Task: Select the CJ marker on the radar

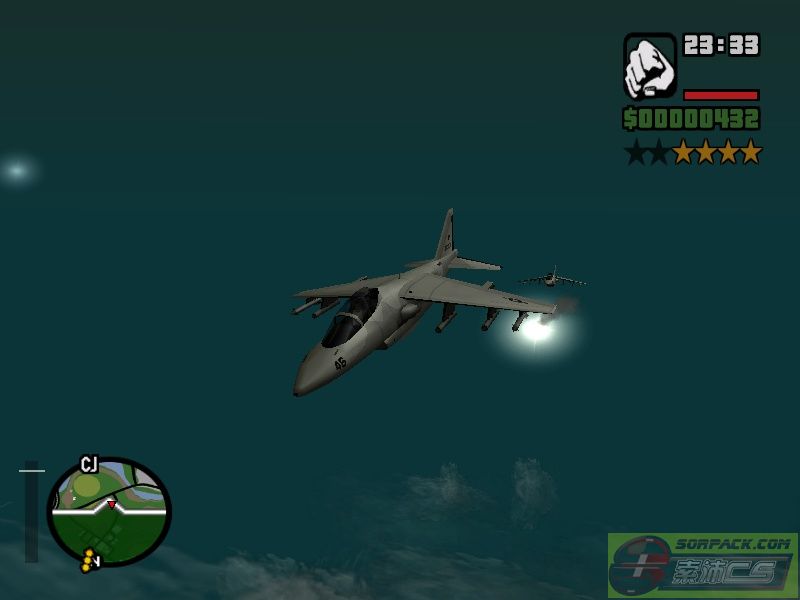Action: click(x=89, y=463)
